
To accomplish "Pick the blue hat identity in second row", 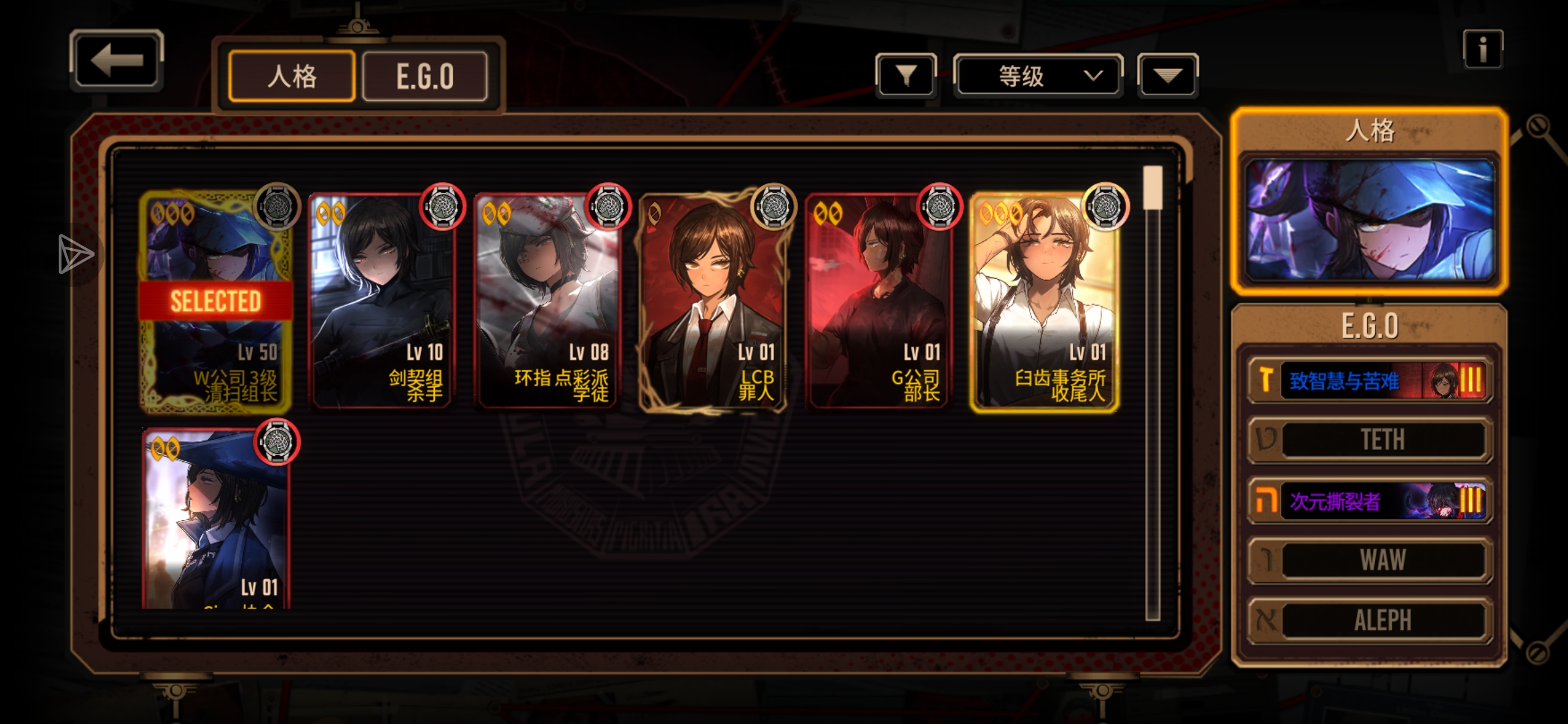I will click(216, 520).
